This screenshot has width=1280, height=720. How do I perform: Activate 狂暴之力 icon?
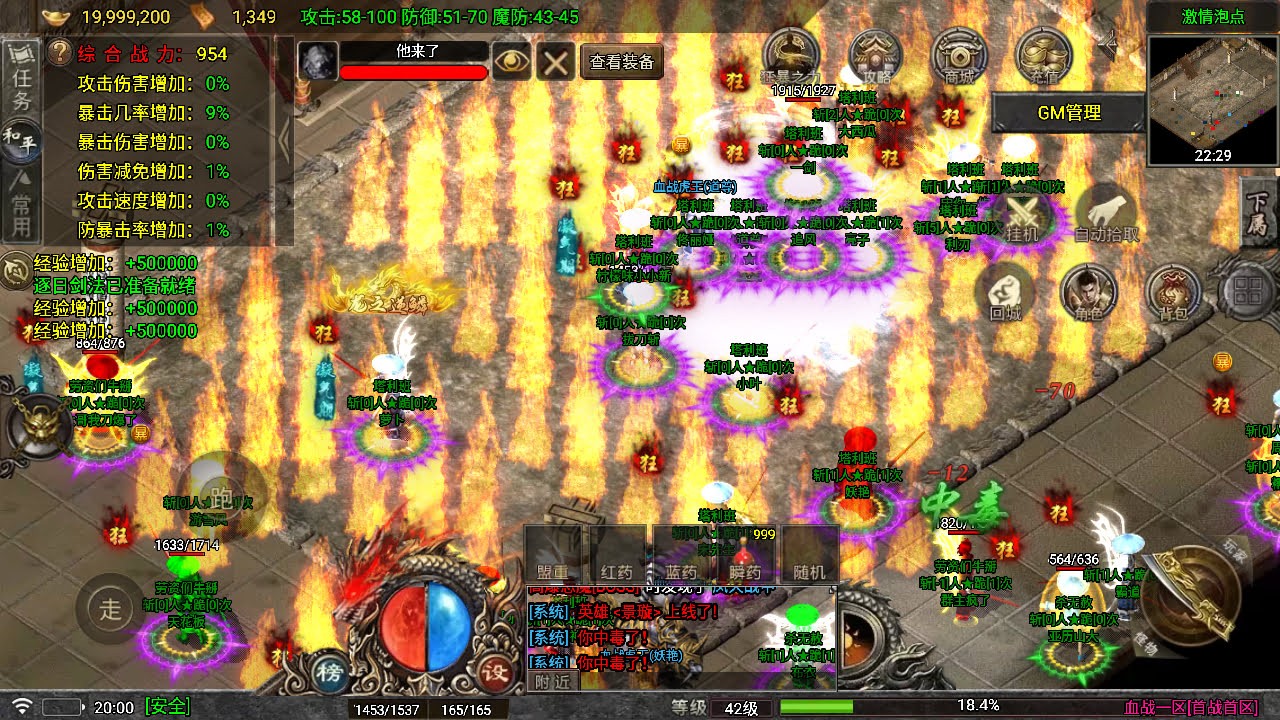(790, 56)
